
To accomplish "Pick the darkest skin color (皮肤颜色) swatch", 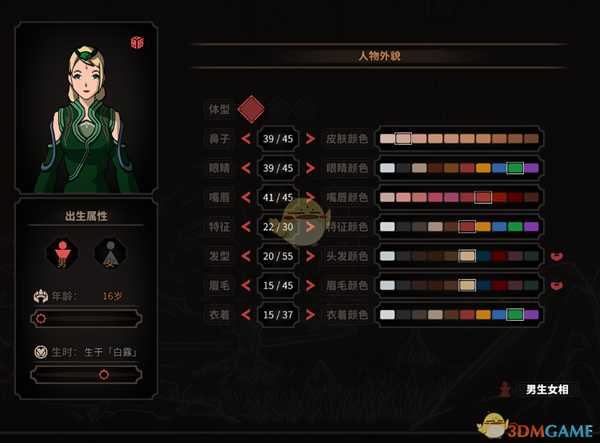I will 532,139.
